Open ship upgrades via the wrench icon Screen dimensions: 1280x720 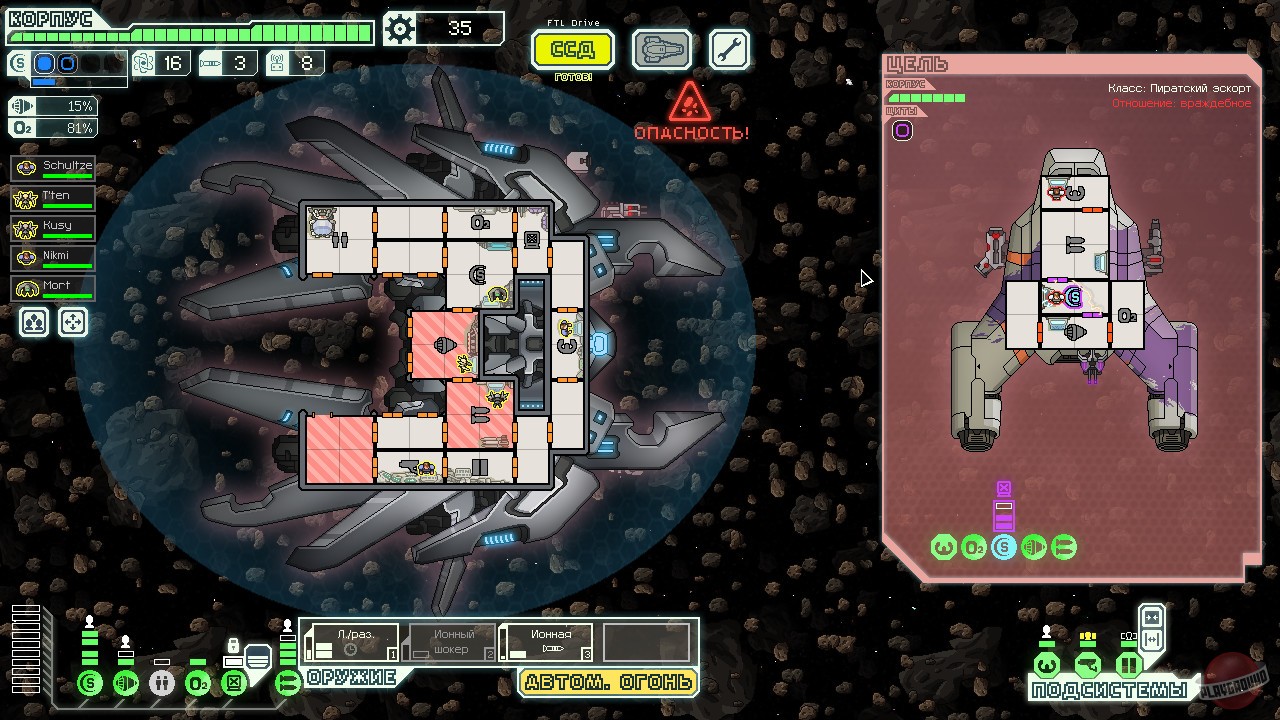coord(729,48)
